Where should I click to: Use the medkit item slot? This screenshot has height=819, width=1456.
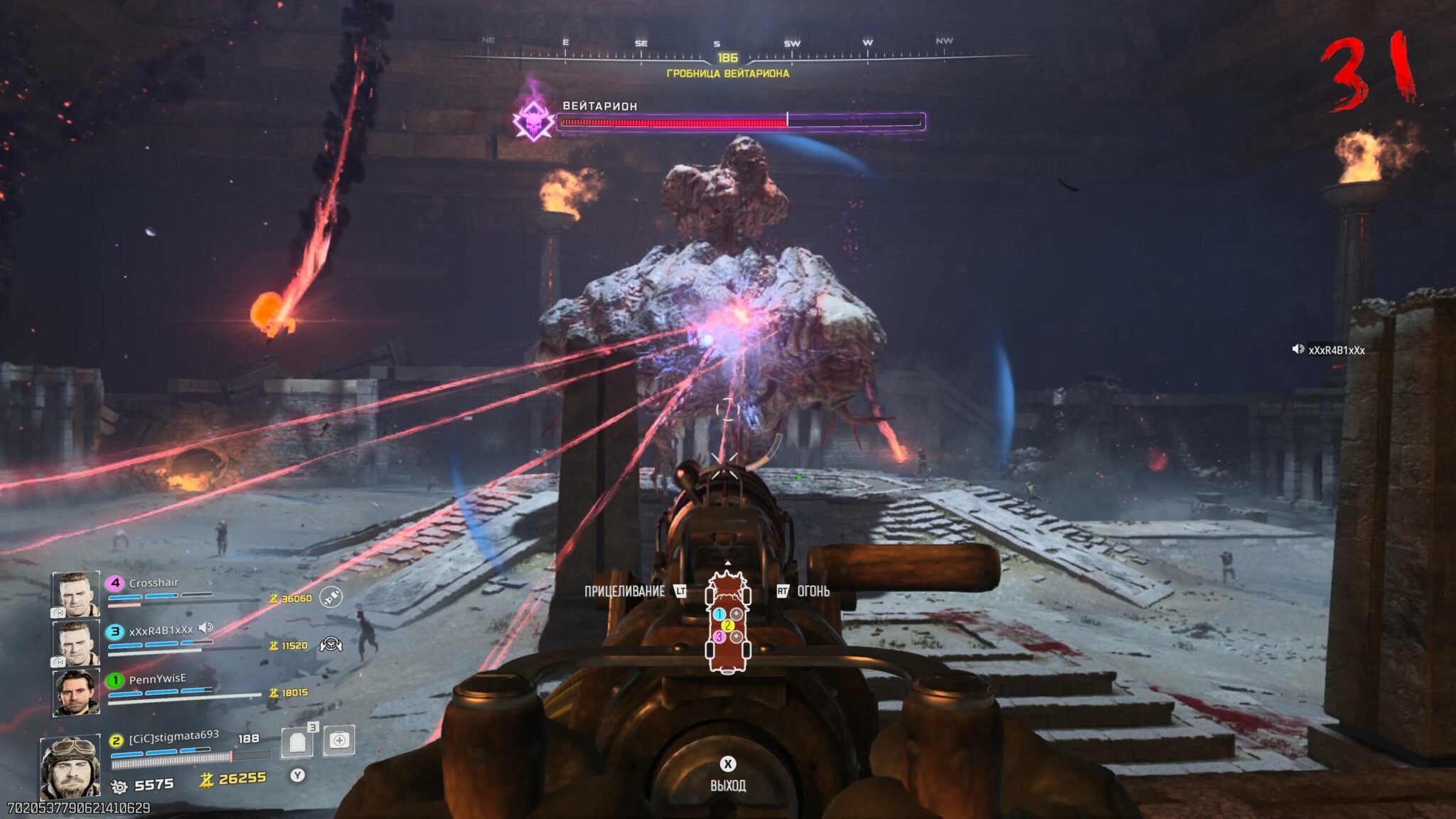(339, 741)
